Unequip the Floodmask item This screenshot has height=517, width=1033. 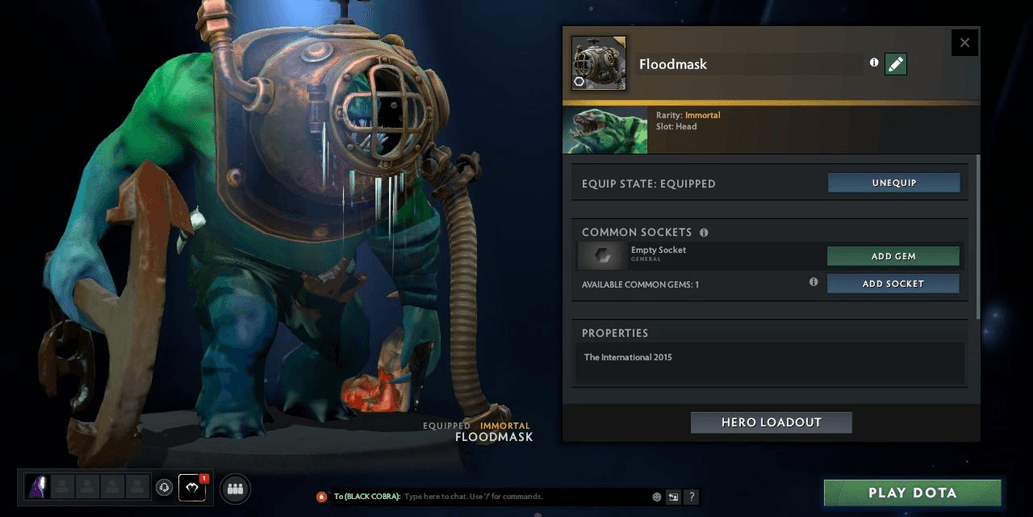893,183
